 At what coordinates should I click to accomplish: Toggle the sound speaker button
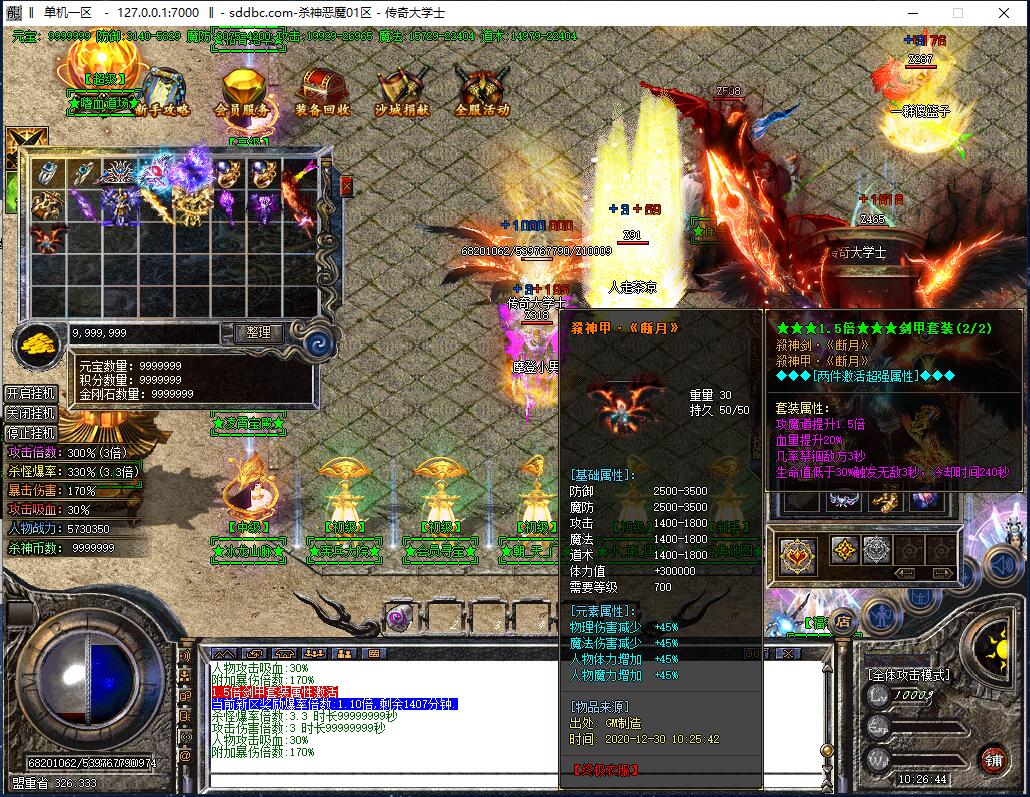[x=1004, y=565]
